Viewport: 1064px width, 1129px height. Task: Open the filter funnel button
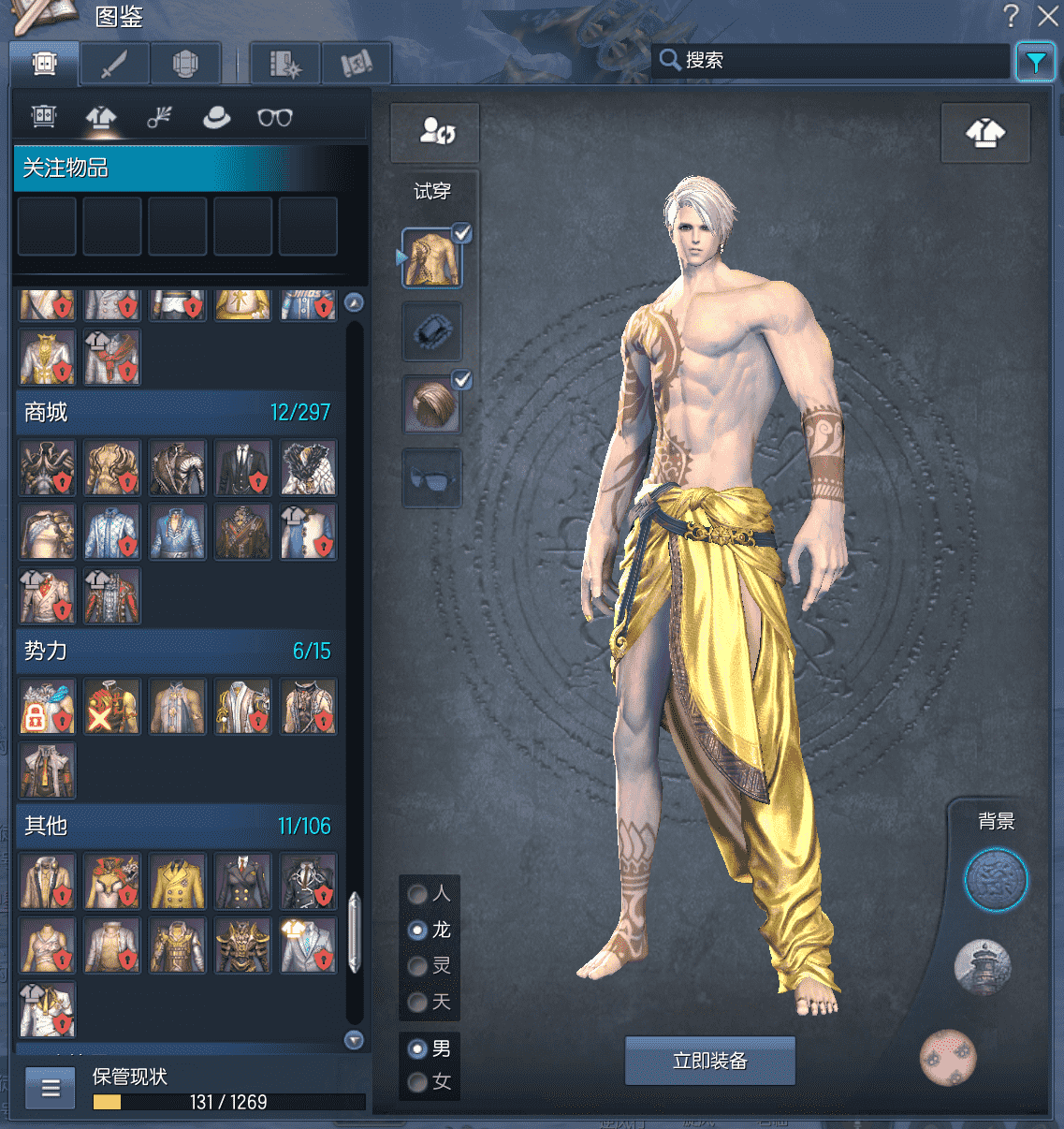click(1035, 63)
